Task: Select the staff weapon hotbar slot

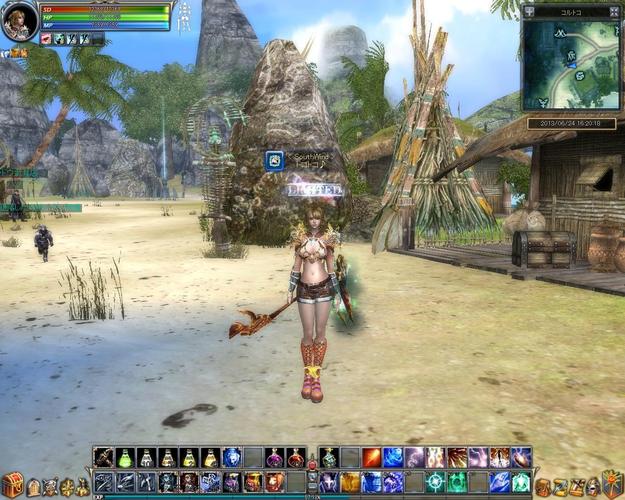Action: (x=104, y=458)
